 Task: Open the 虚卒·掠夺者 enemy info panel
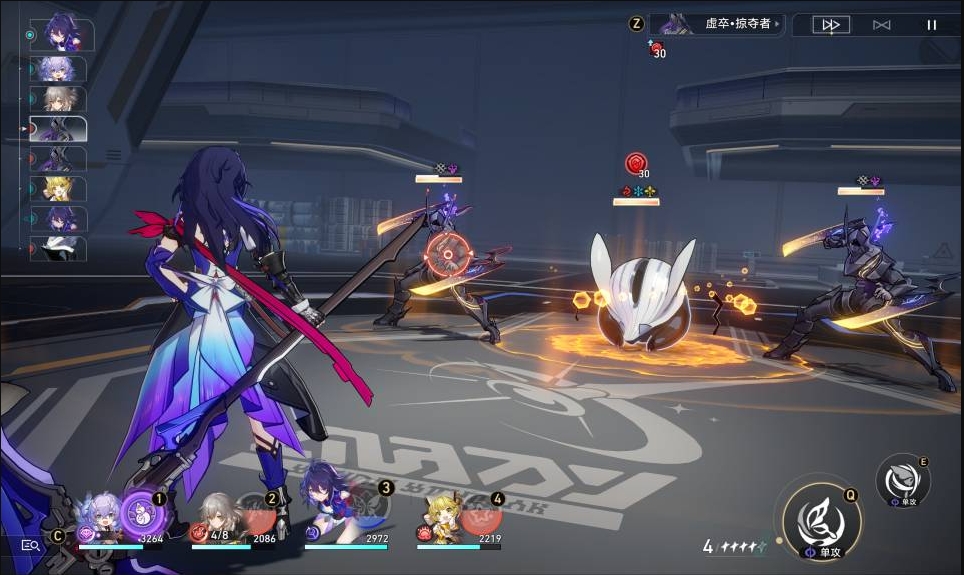click(x=717, y=24)
